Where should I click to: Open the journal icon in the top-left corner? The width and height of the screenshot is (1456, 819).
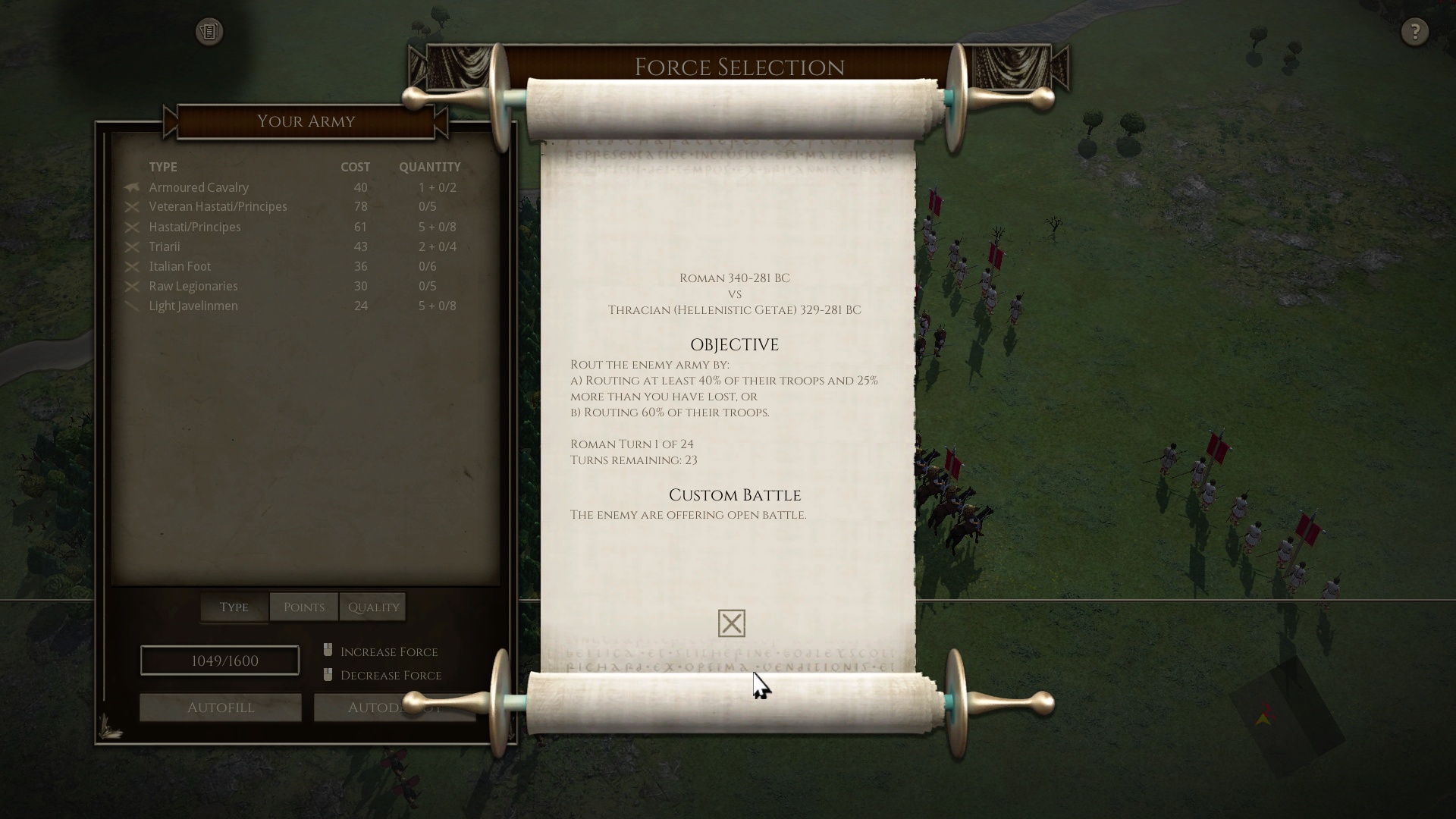point(209,32)
